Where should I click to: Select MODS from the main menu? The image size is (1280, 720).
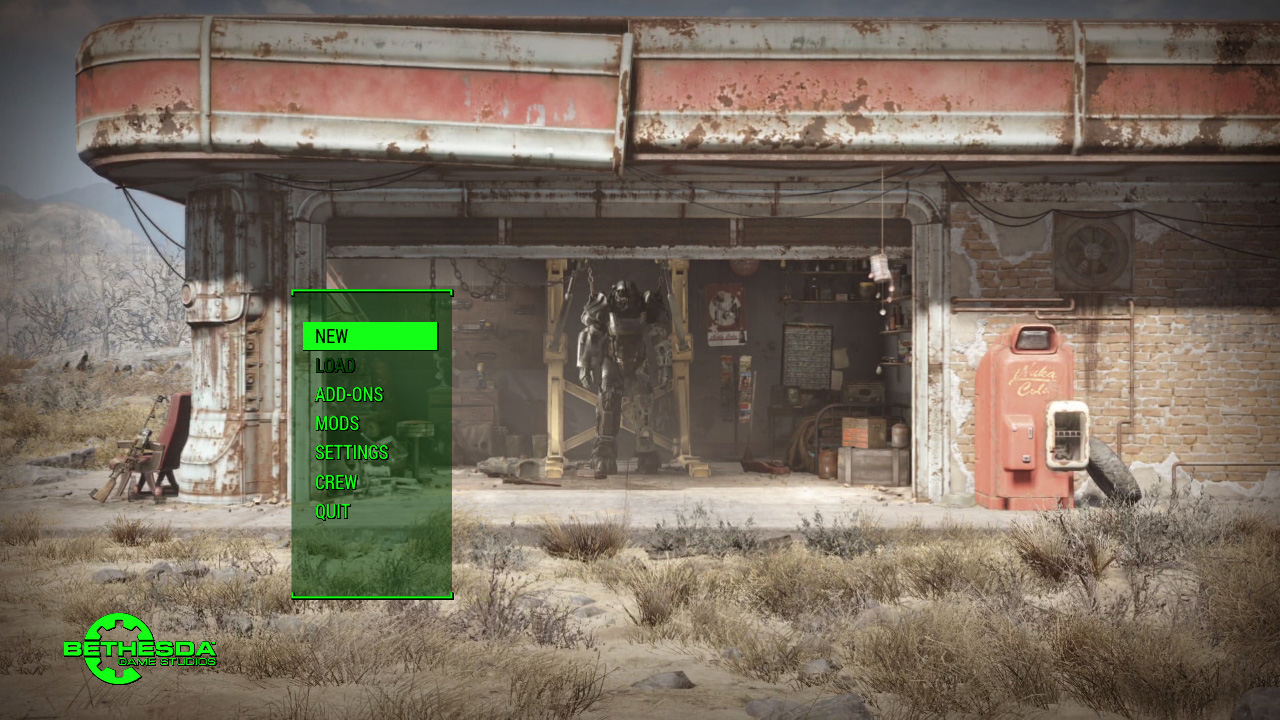tap(336, 423)
